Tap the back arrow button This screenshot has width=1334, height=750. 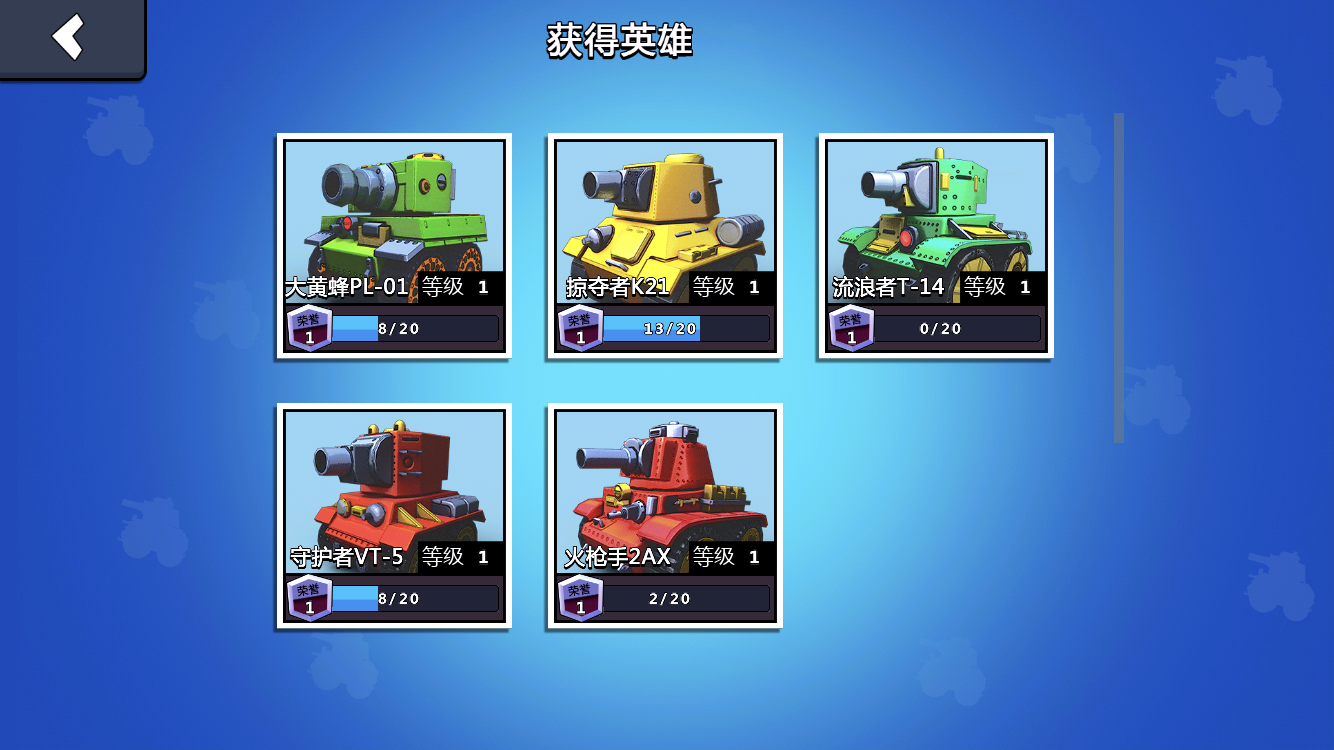(67, 38)
